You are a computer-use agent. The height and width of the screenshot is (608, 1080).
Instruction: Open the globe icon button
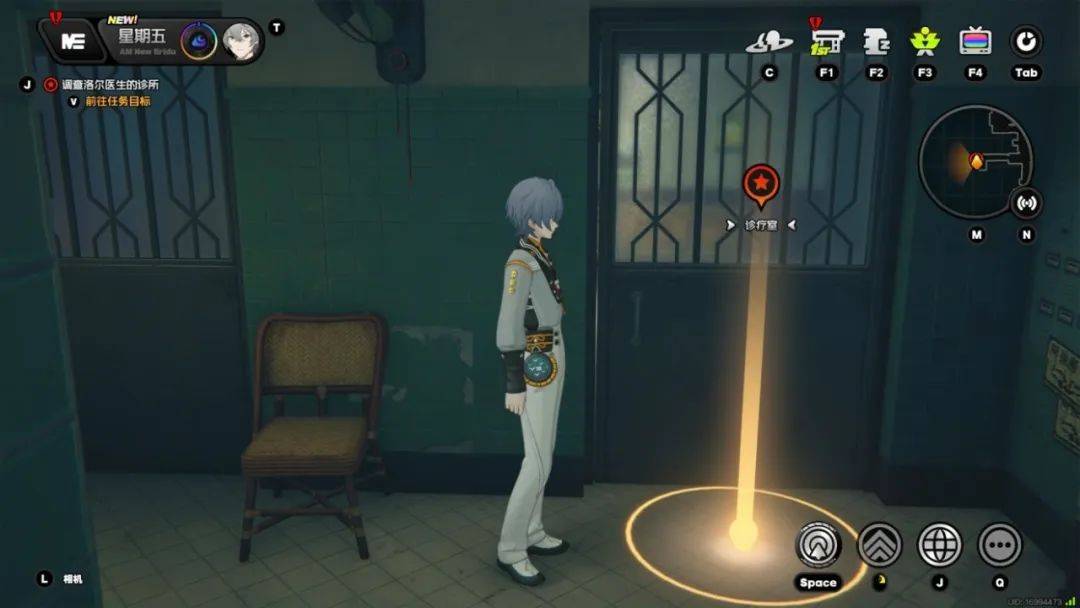[x=939, y=545]
